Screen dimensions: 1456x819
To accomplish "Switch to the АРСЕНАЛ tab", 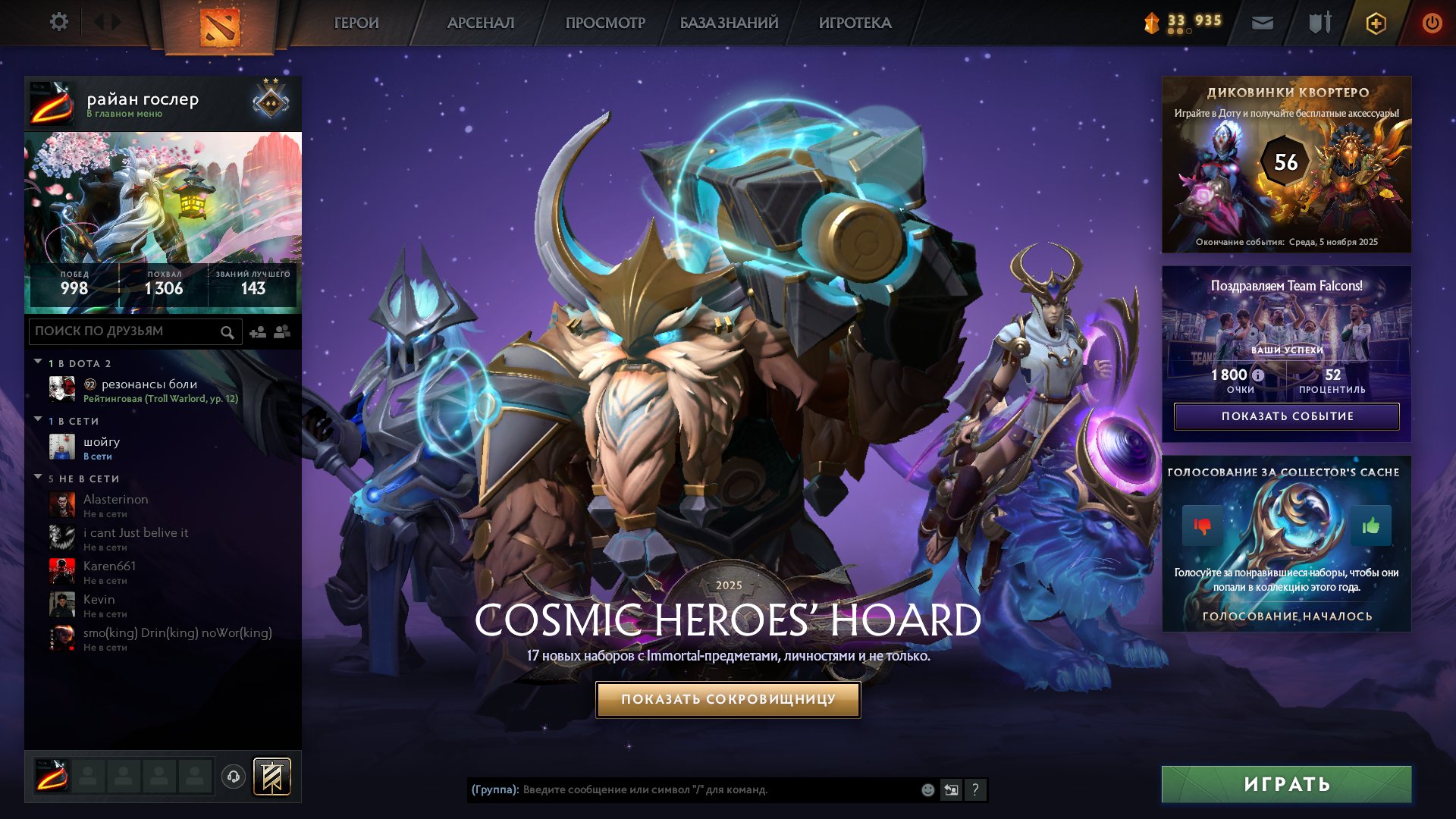I will pyautogui.click(x=479, y=24).
